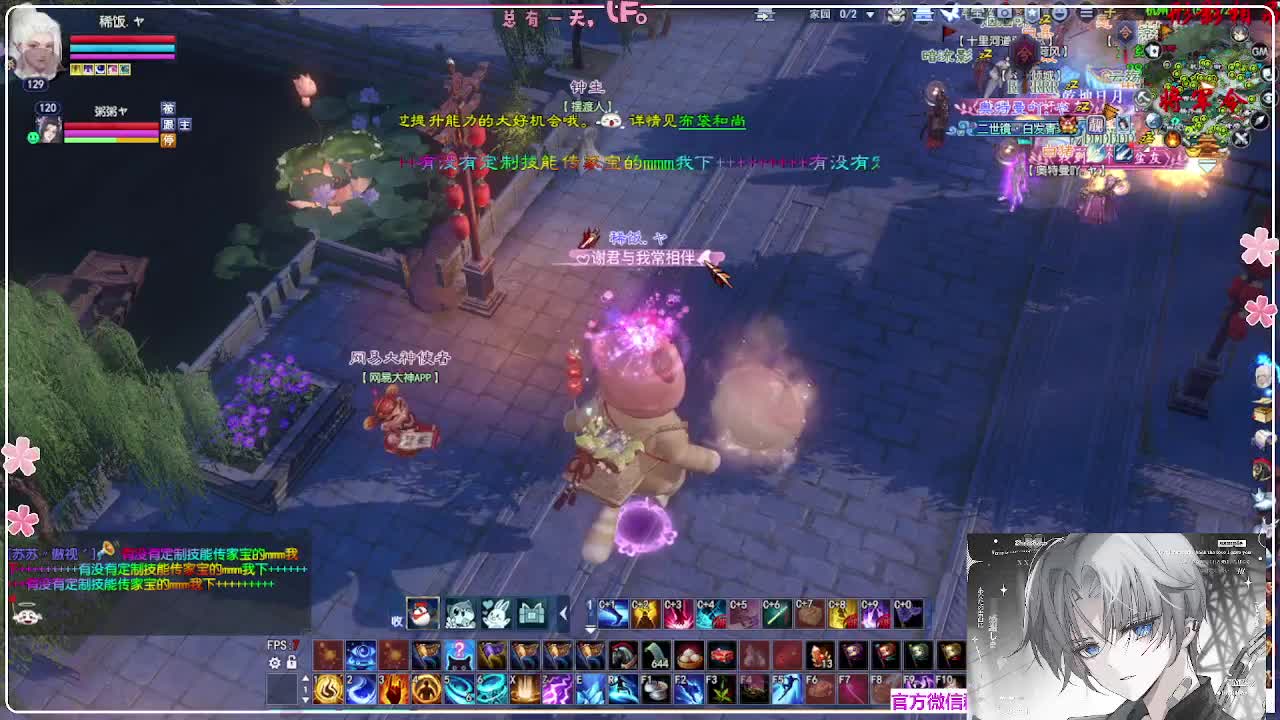1280x720 pixels.
Task: Open the settings gear beside the FPS counter
Action: (274, 661)
